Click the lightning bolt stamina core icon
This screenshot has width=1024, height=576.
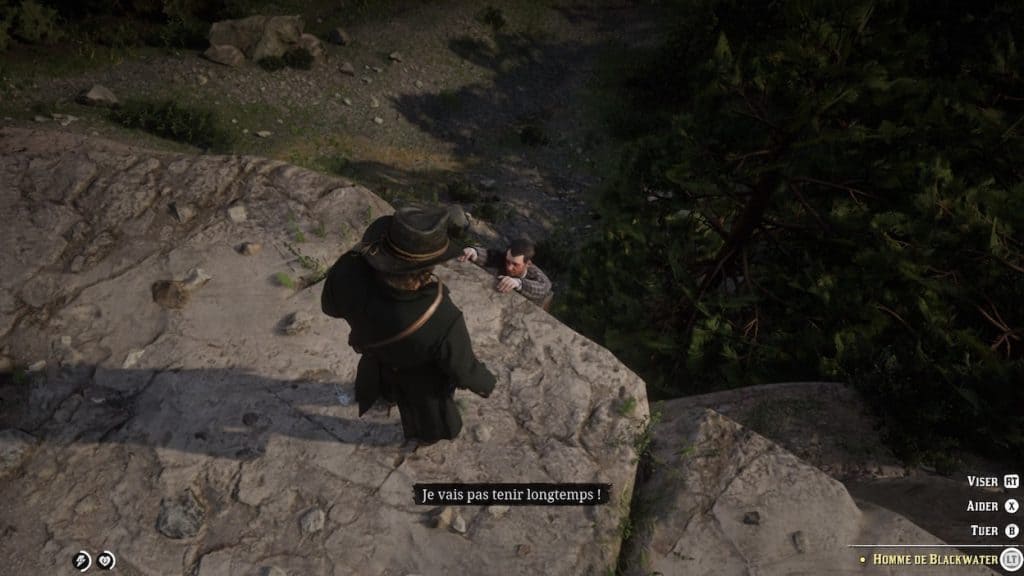[x=81, y=561]
